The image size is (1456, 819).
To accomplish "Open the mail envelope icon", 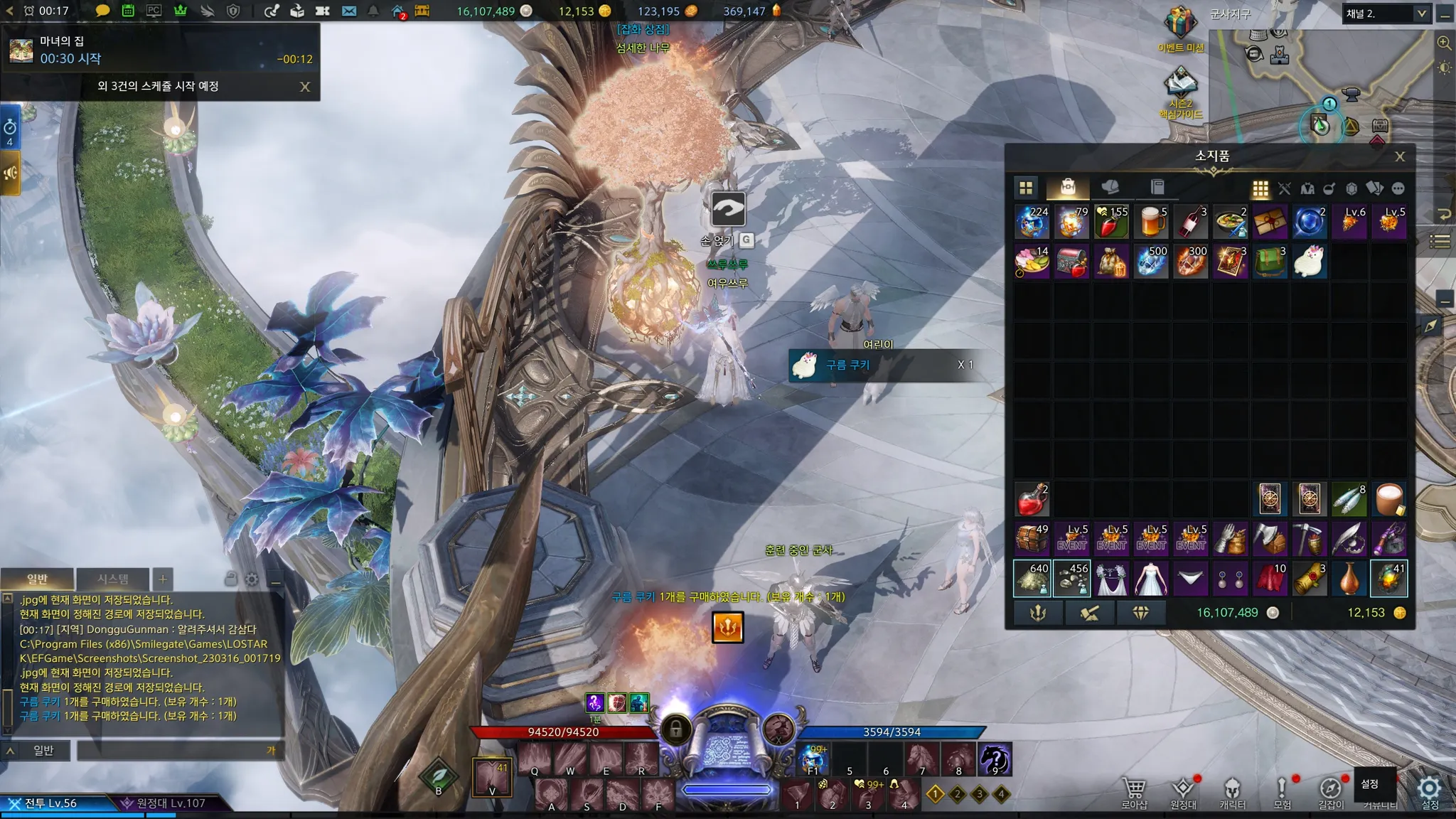I will coord(348,11).
